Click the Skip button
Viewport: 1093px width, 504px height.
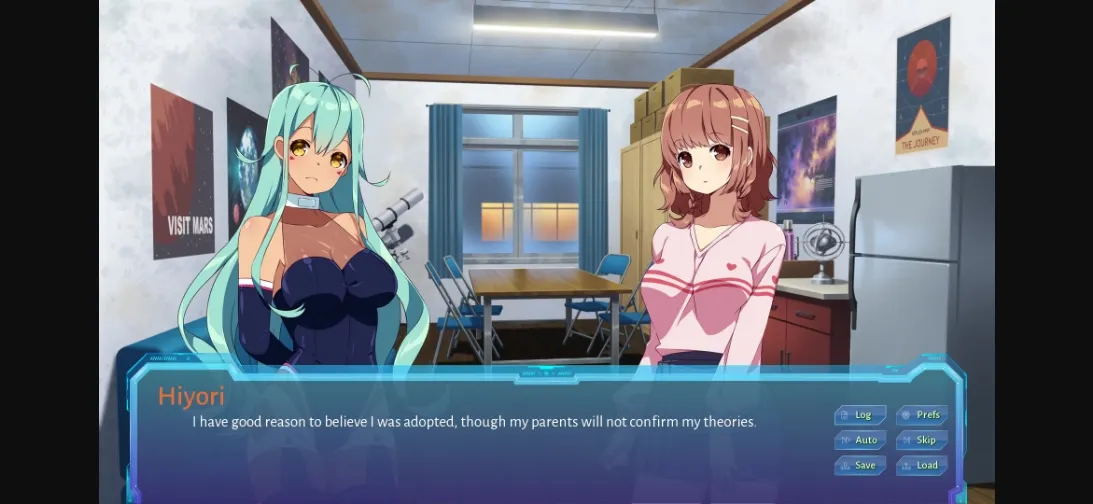pyautogui.click(x=922, y=440)
